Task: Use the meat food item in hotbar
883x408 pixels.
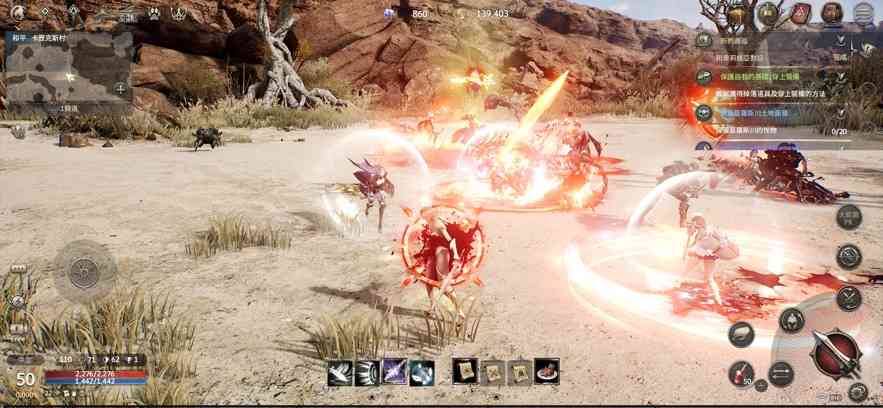Action: tap(546, 372)
